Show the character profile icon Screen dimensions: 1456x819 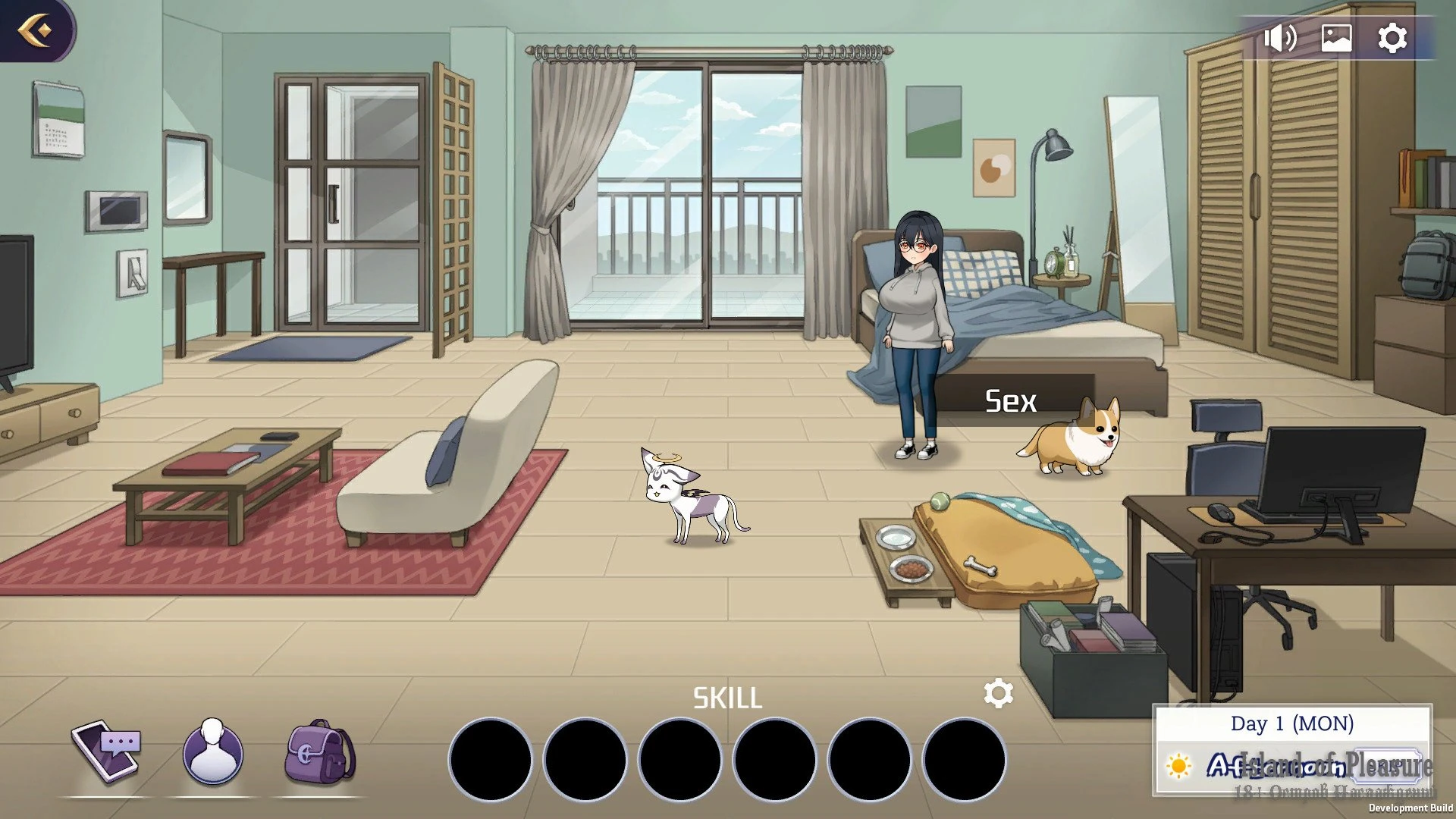pos(213,752)
